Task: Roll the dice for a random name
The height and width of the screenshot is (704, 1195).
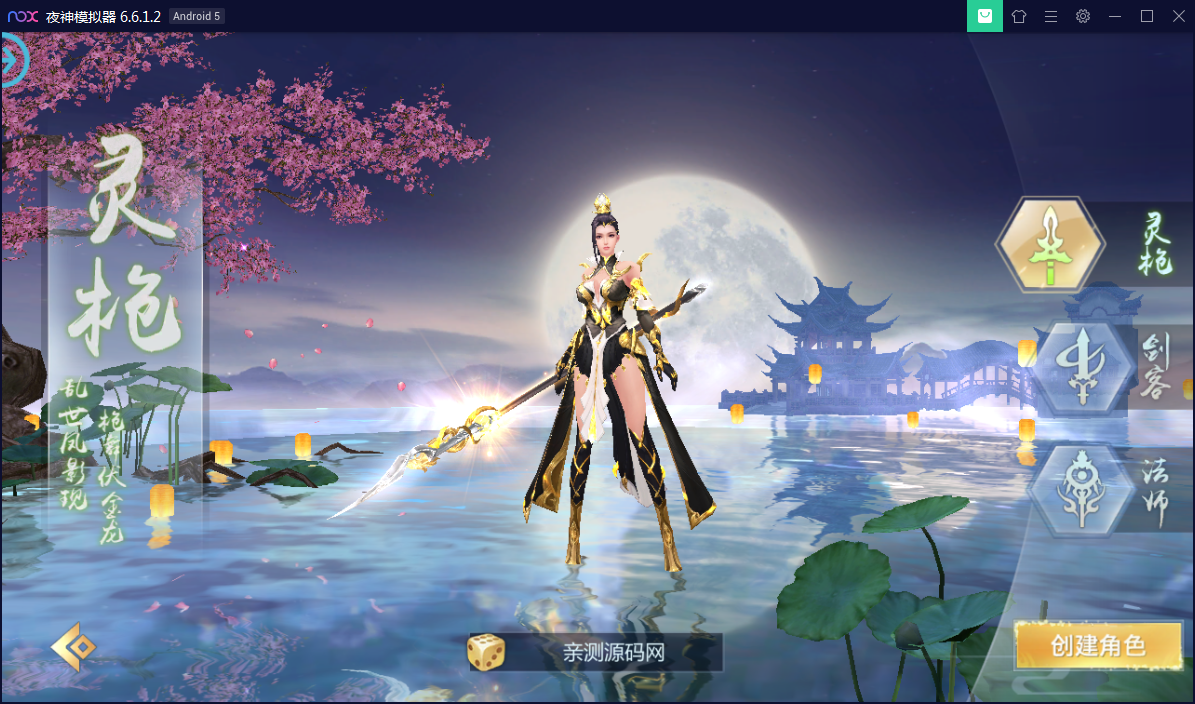Action: click(x=486, y=652)
